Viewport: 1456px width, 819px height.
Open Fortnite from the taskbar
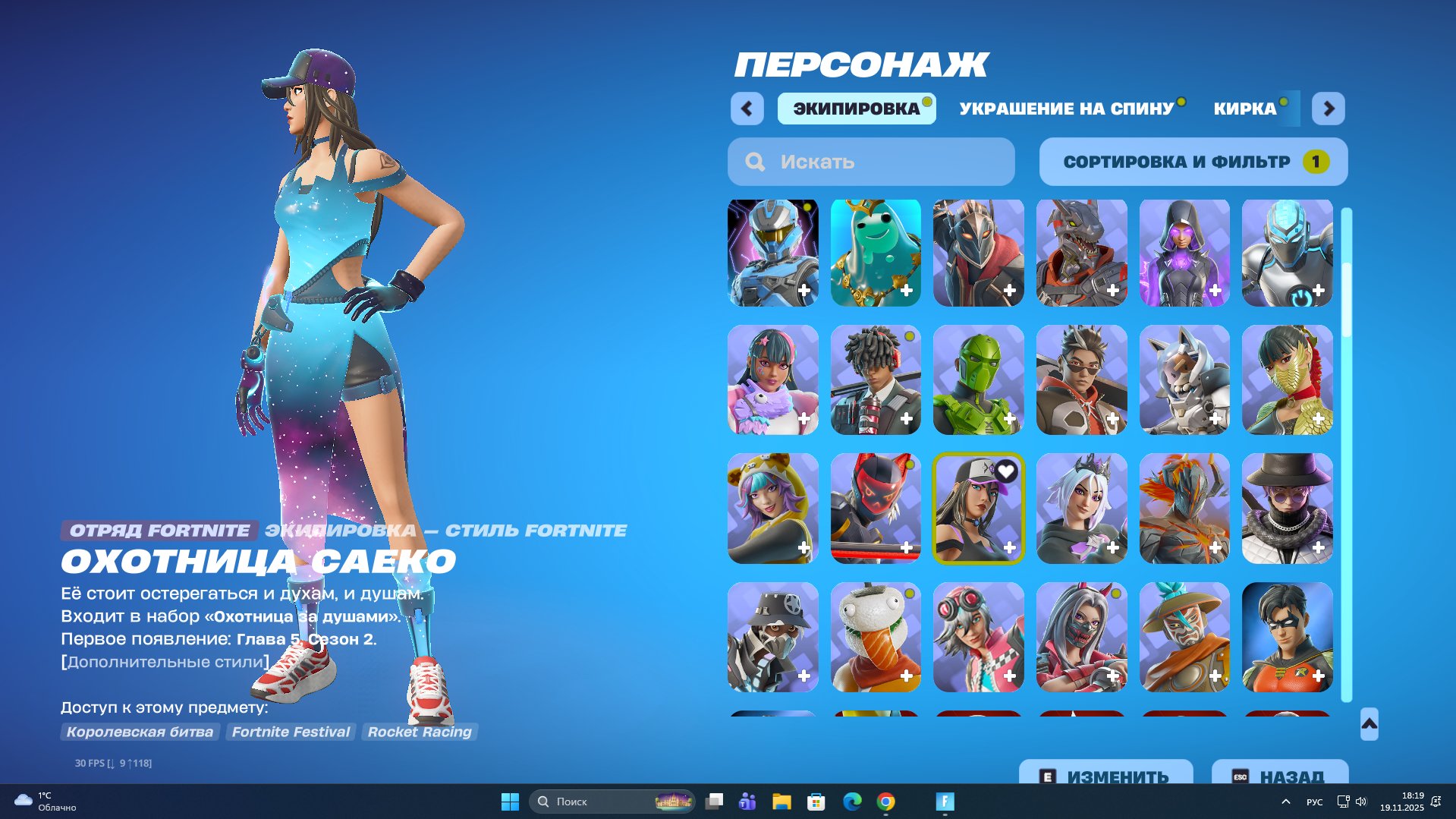(x=943, y=802)
